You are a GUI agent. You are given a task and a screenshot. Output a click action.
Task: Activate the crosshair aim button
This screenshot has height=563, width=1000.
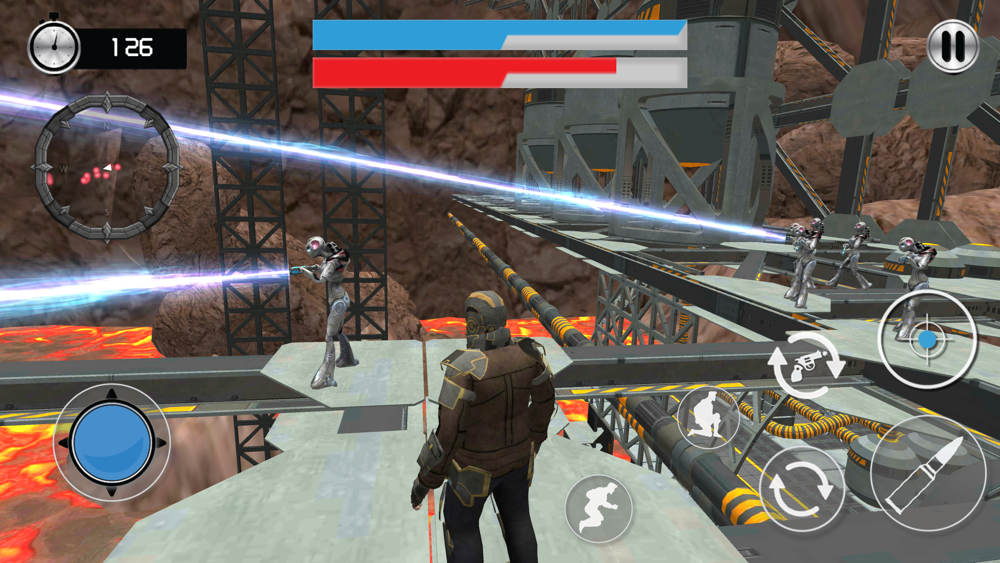pyautogui.click(x=927, y=340)
